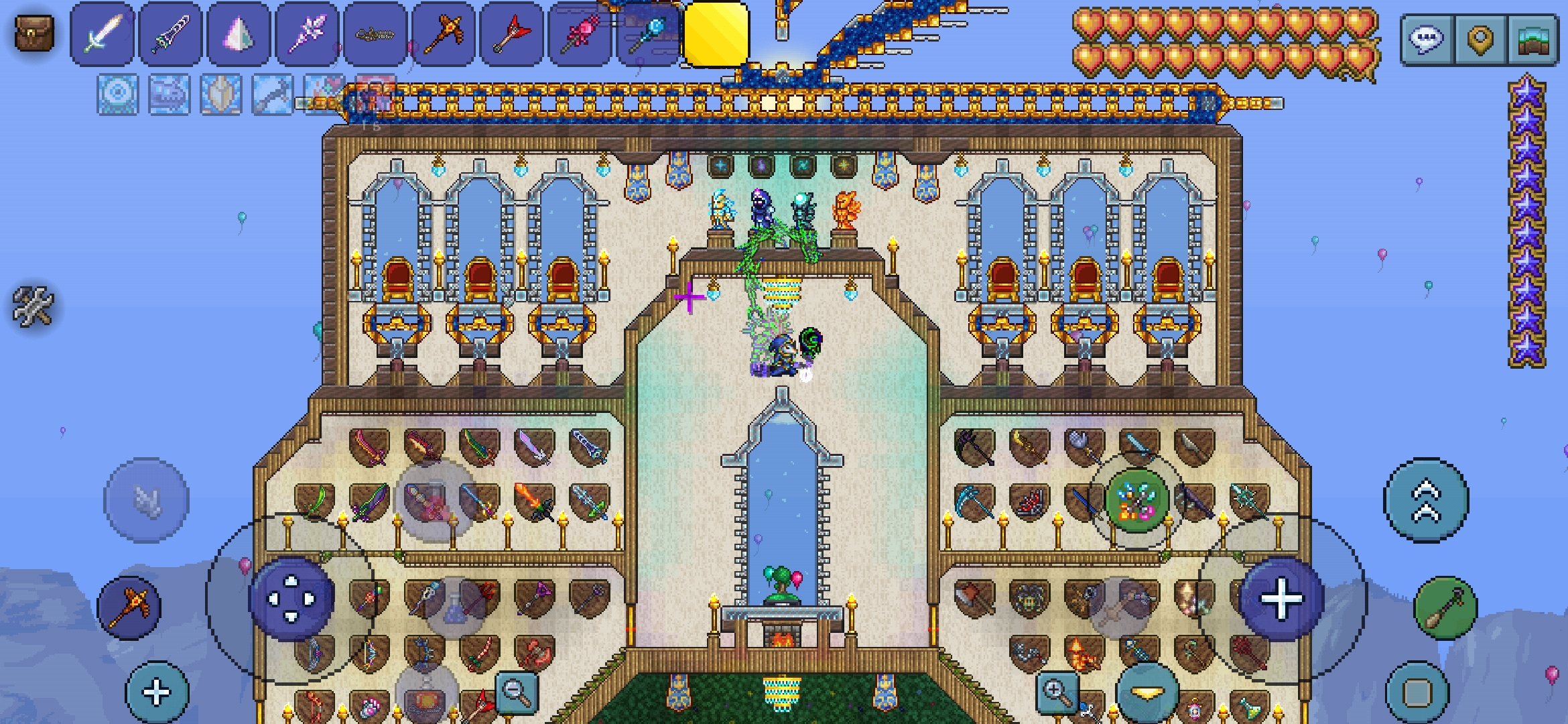Use the green grappling hook button
This screenshot has width=1568, height=724.
coord(1445,607)
